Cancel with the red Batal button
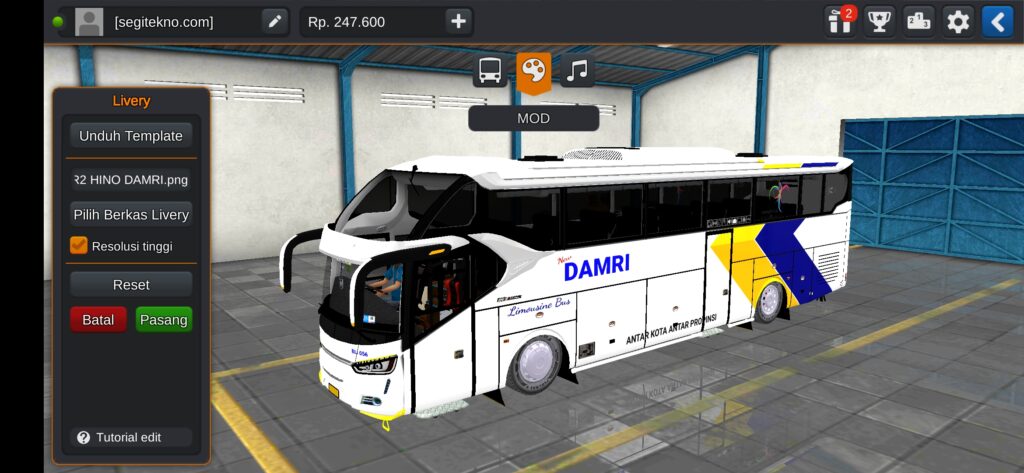 [98, 320]
